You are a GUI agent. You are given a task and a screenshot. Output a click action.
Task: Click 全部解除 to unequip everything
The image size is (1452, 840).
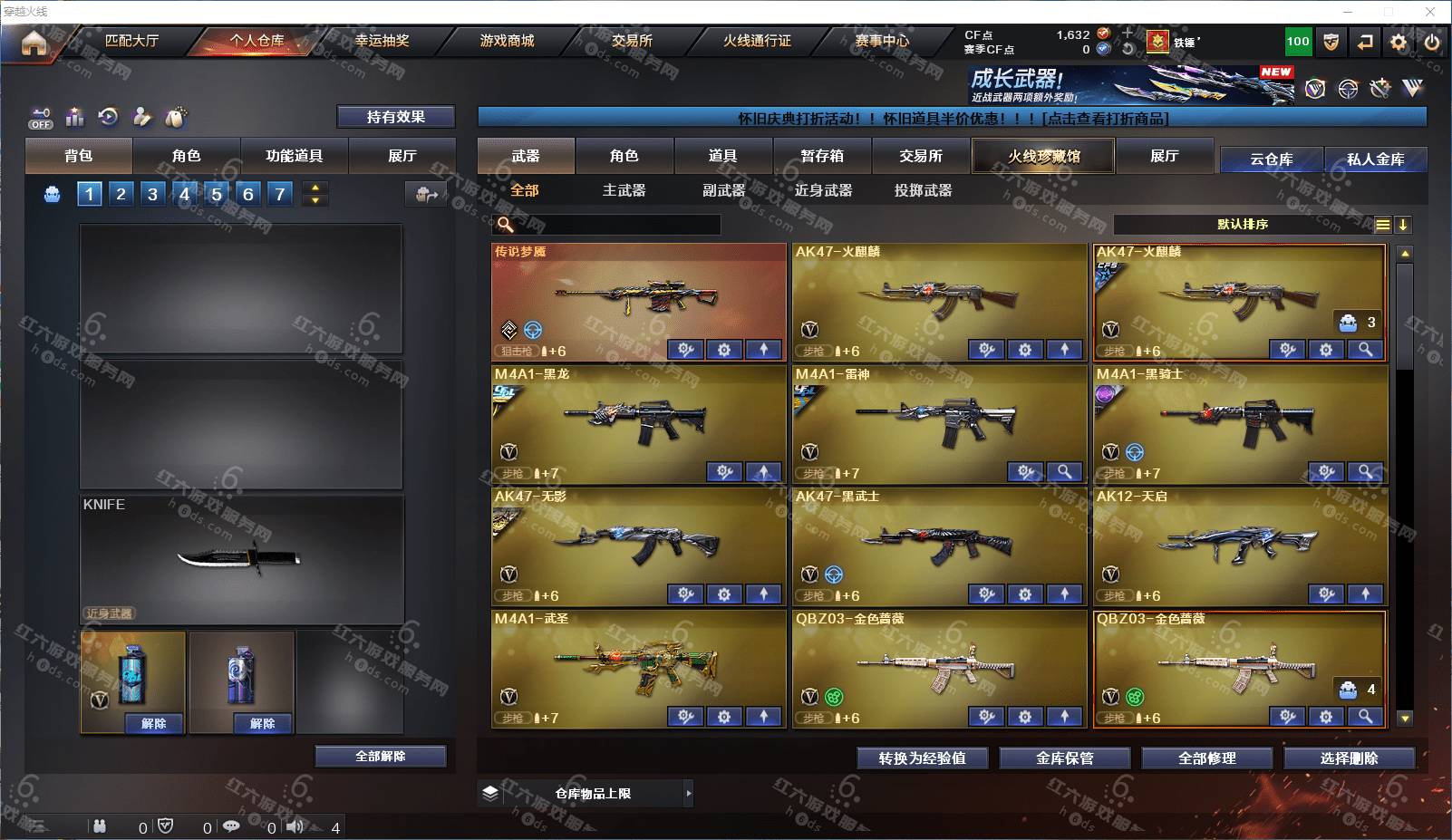point(381,757)
